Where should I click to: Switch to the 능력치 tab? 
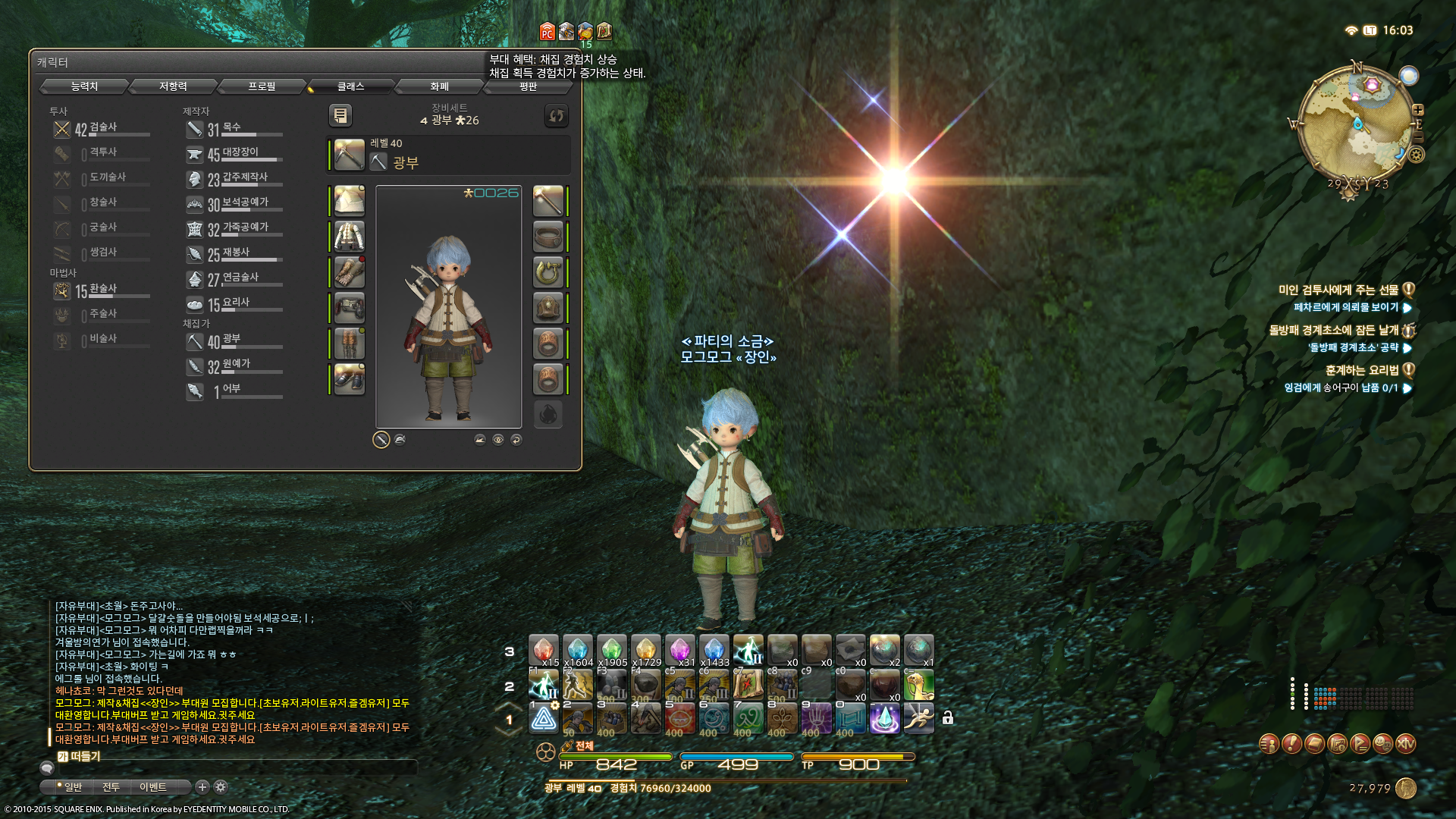84,86
